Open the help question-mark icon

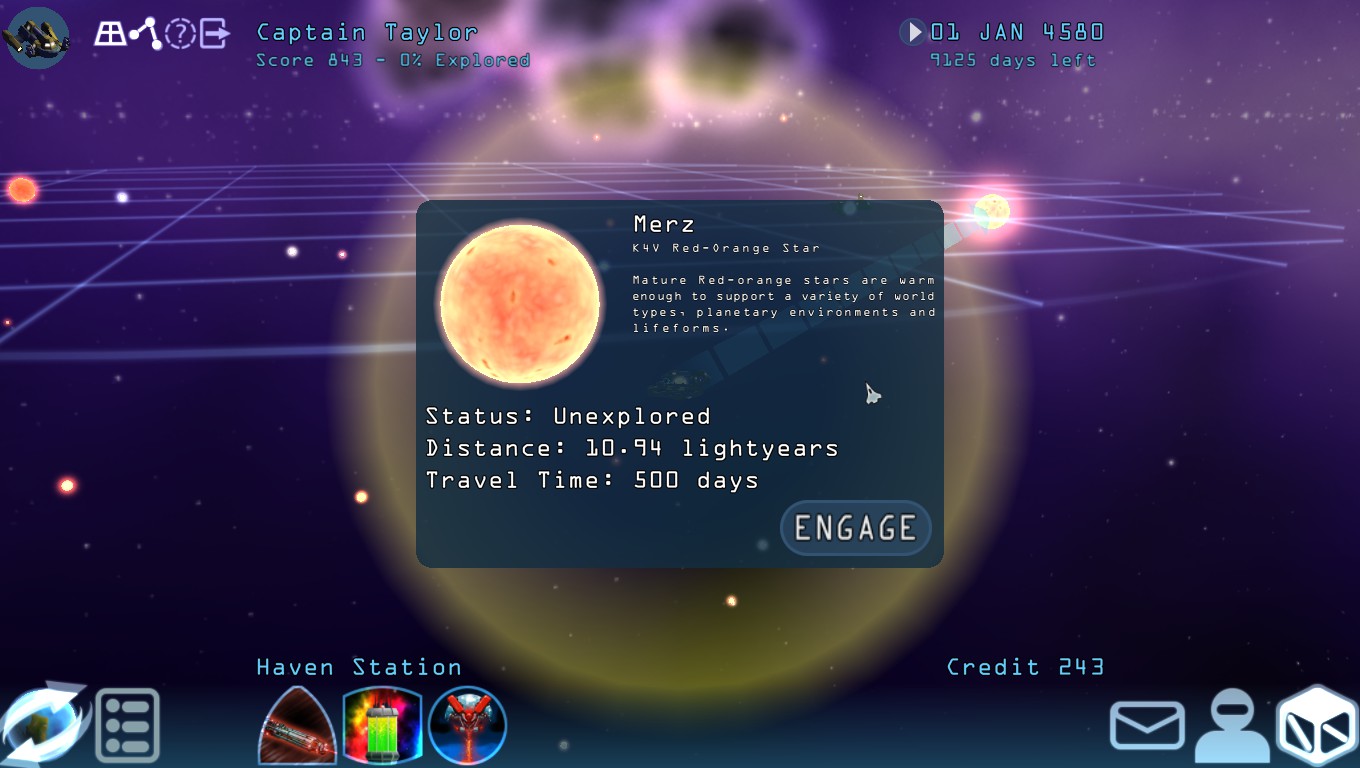(x=178, y=33)
